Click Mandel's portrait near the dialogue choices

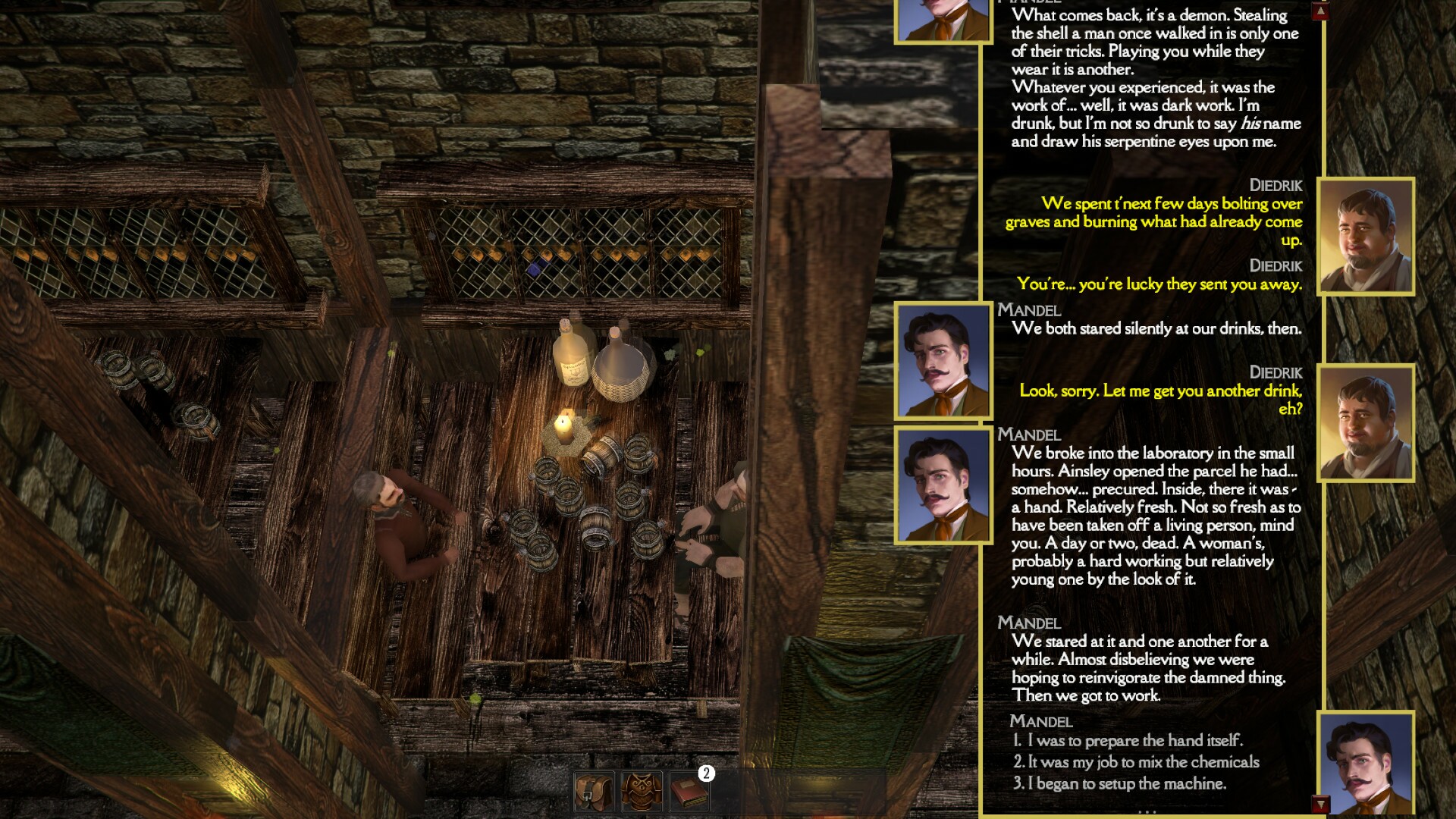[x=1366, y=766]
